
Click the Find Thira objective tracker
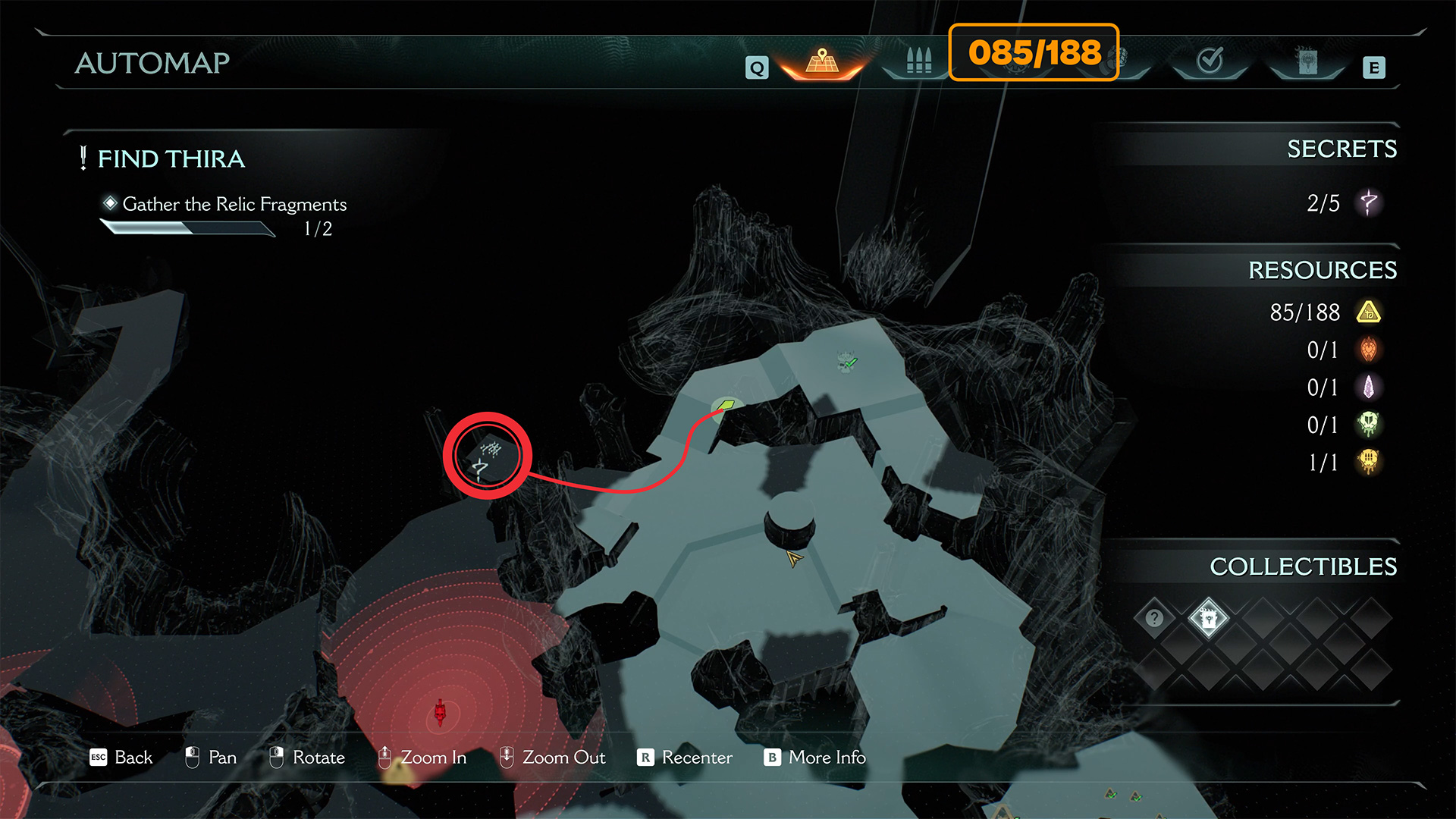pos(171,159)
